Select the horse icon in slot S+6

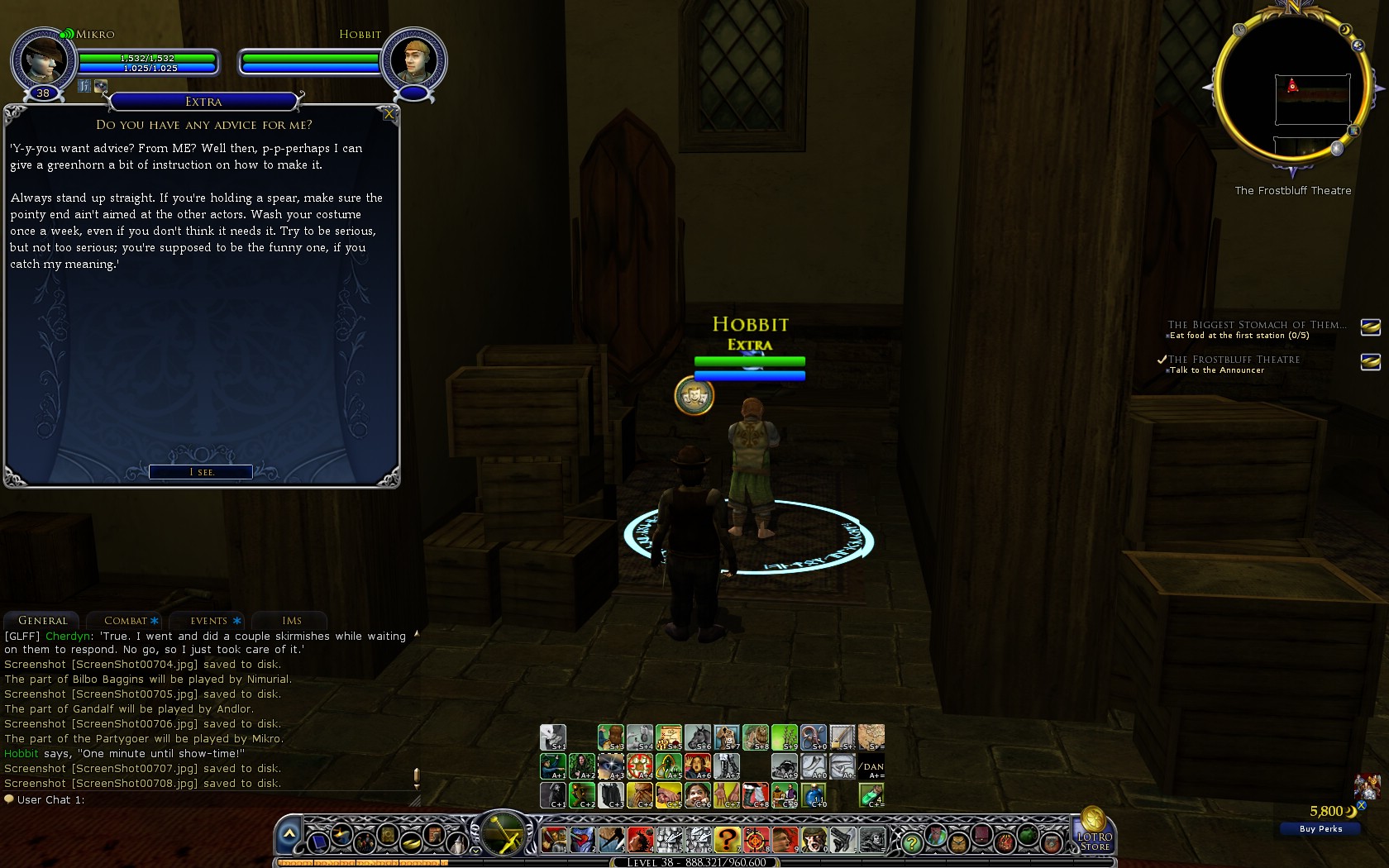699,736
